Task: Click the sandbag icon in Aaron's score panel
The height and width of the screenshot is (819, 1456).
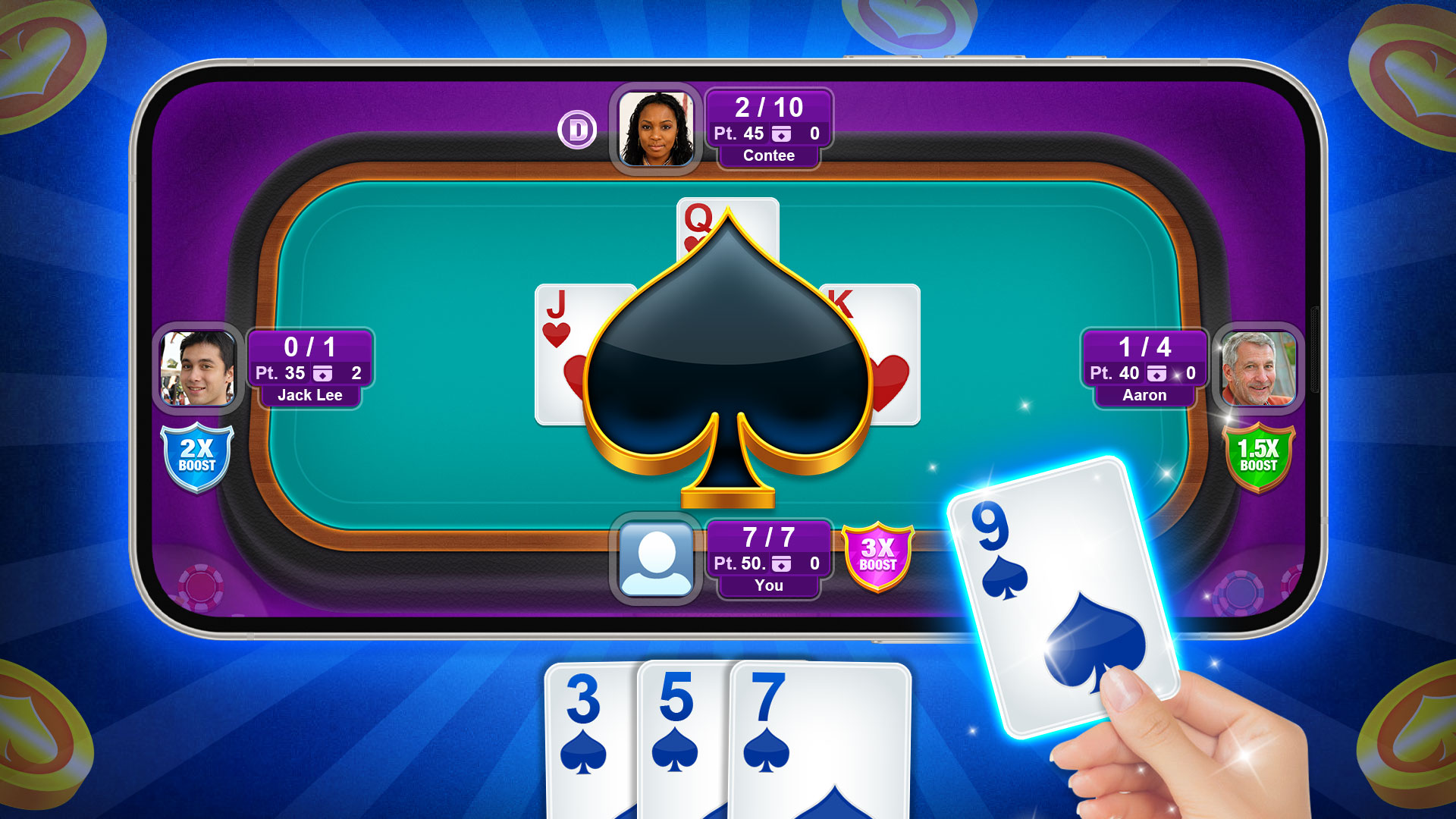Action: click(x=1156, y=372)
